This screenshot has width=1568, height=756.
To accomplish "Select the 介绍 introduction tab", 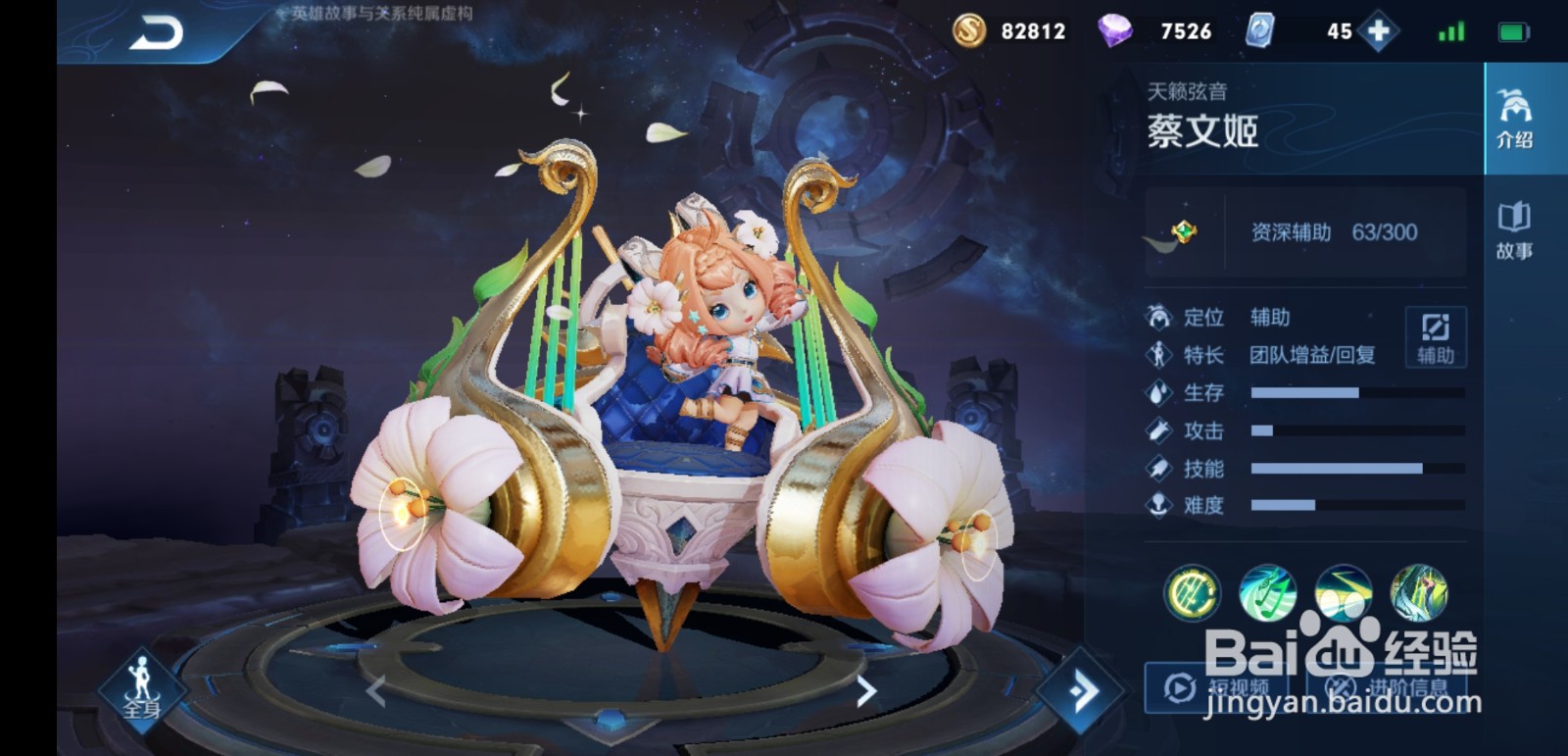I will [x=1515, y=118].
